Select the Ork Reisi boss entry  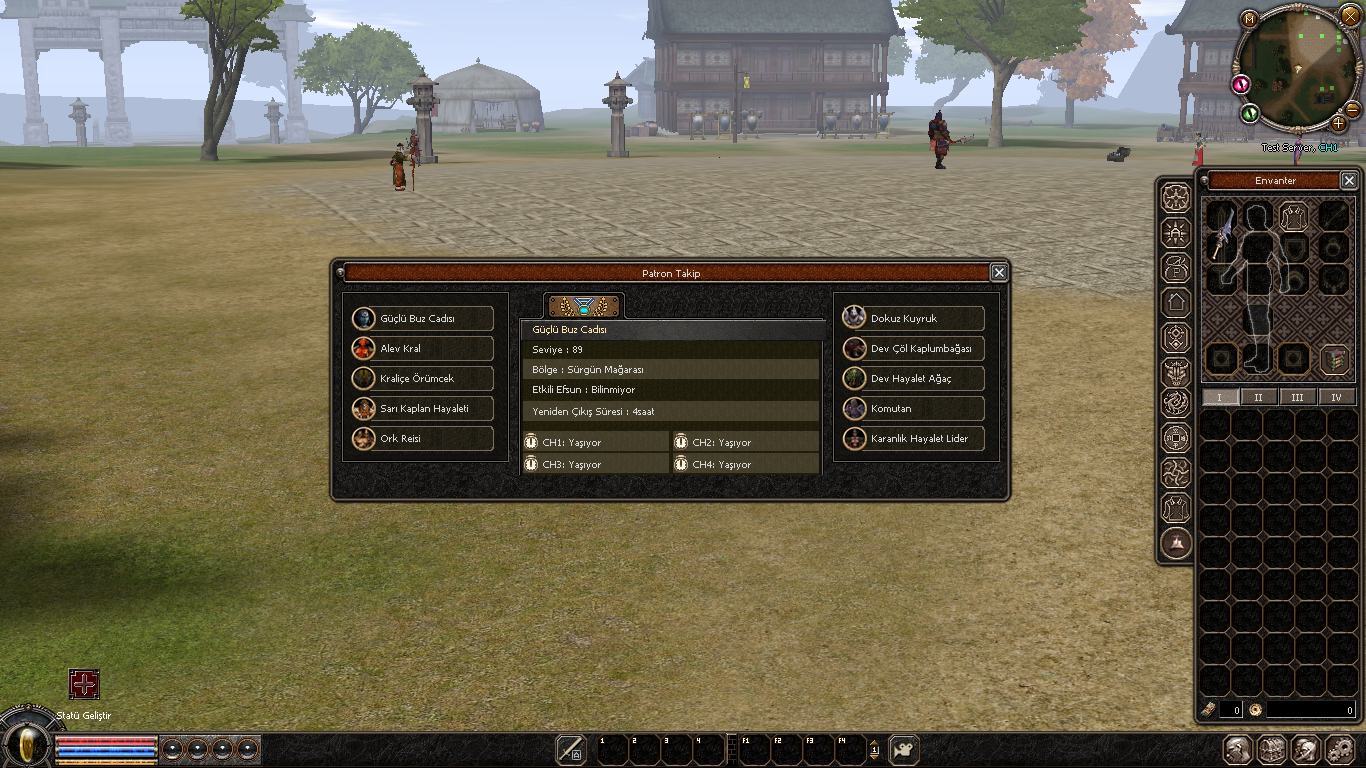click(422, 439)
